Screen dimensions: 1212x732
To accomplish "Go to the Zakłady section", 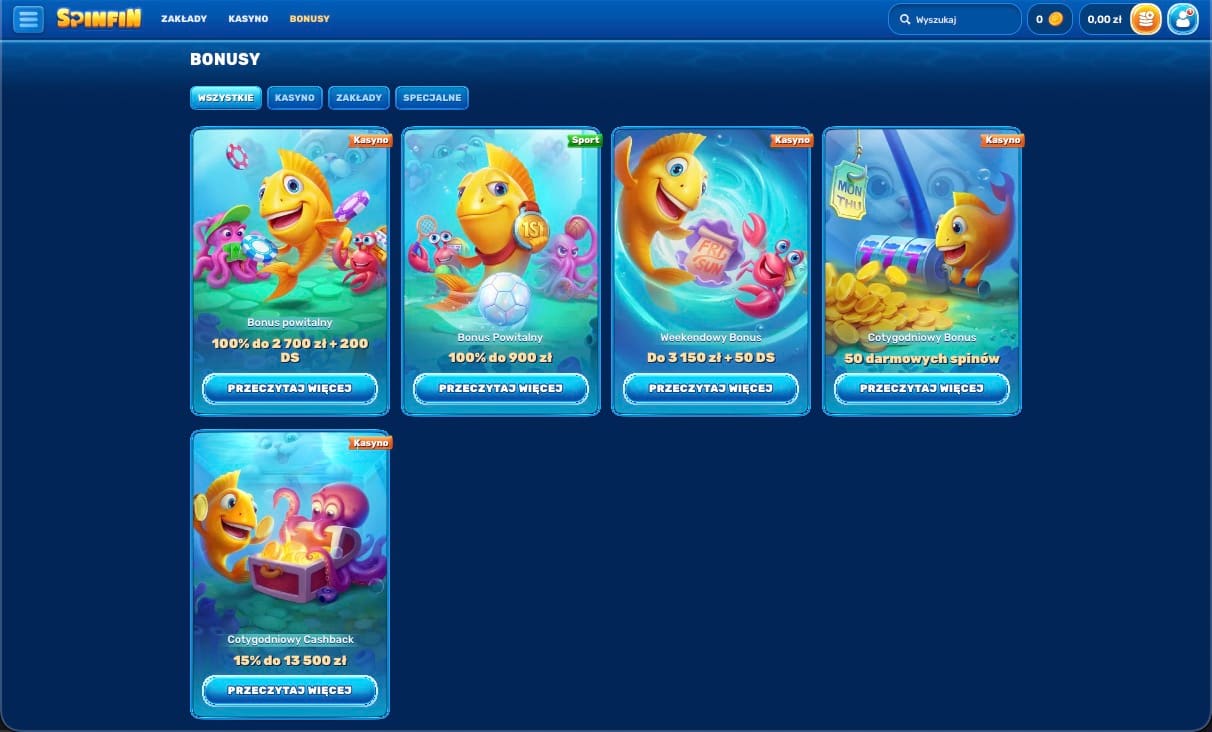I will tap(184, 19).
